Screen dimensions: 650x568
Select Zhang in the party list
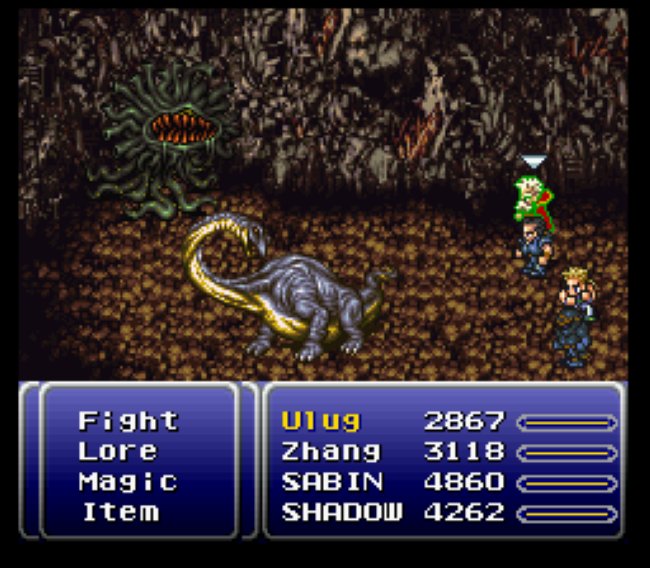331,451
